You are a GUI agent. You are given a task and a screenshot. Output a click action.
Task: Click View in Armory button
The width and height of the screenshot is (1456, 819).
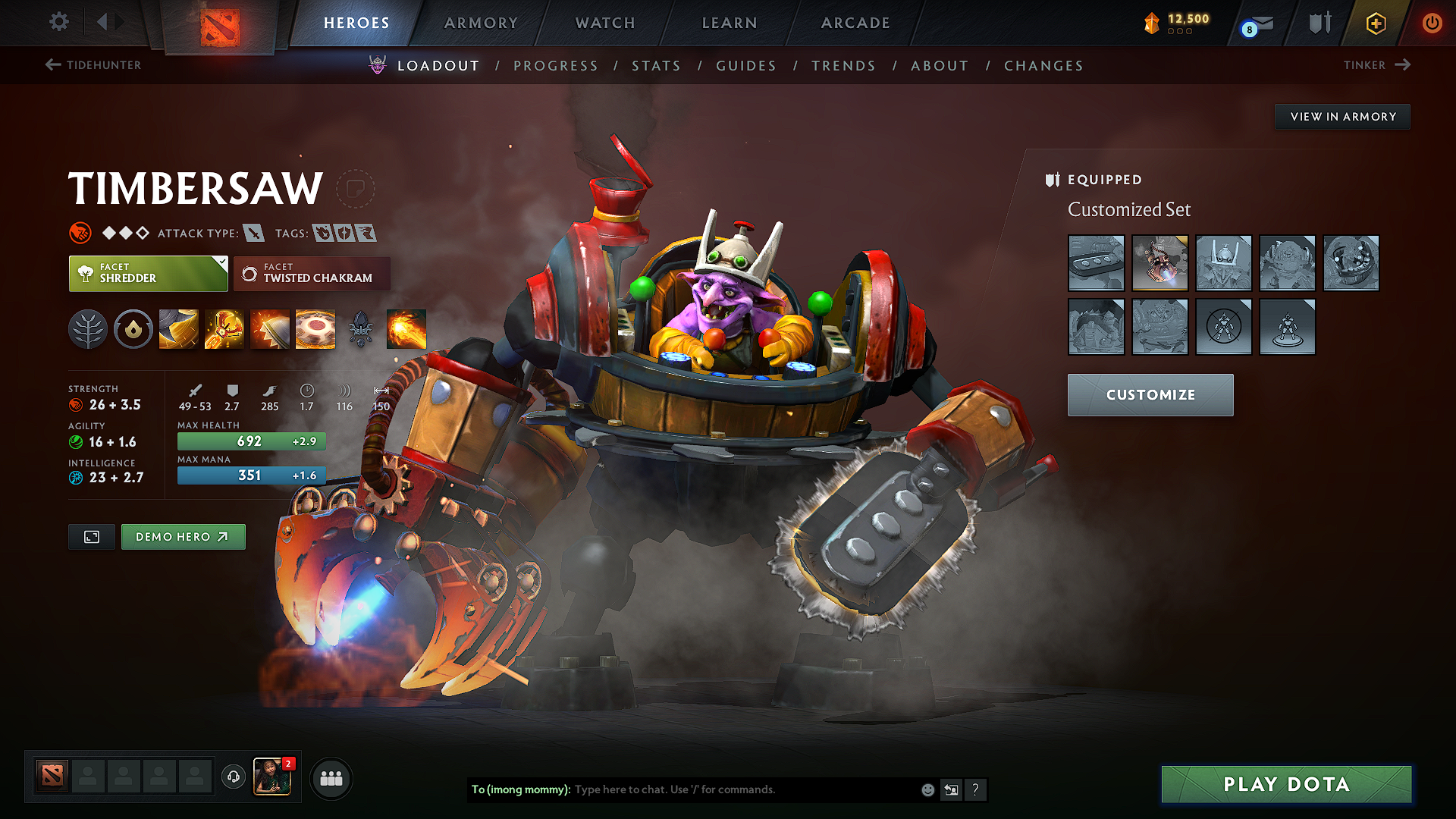coord(1342,117)
